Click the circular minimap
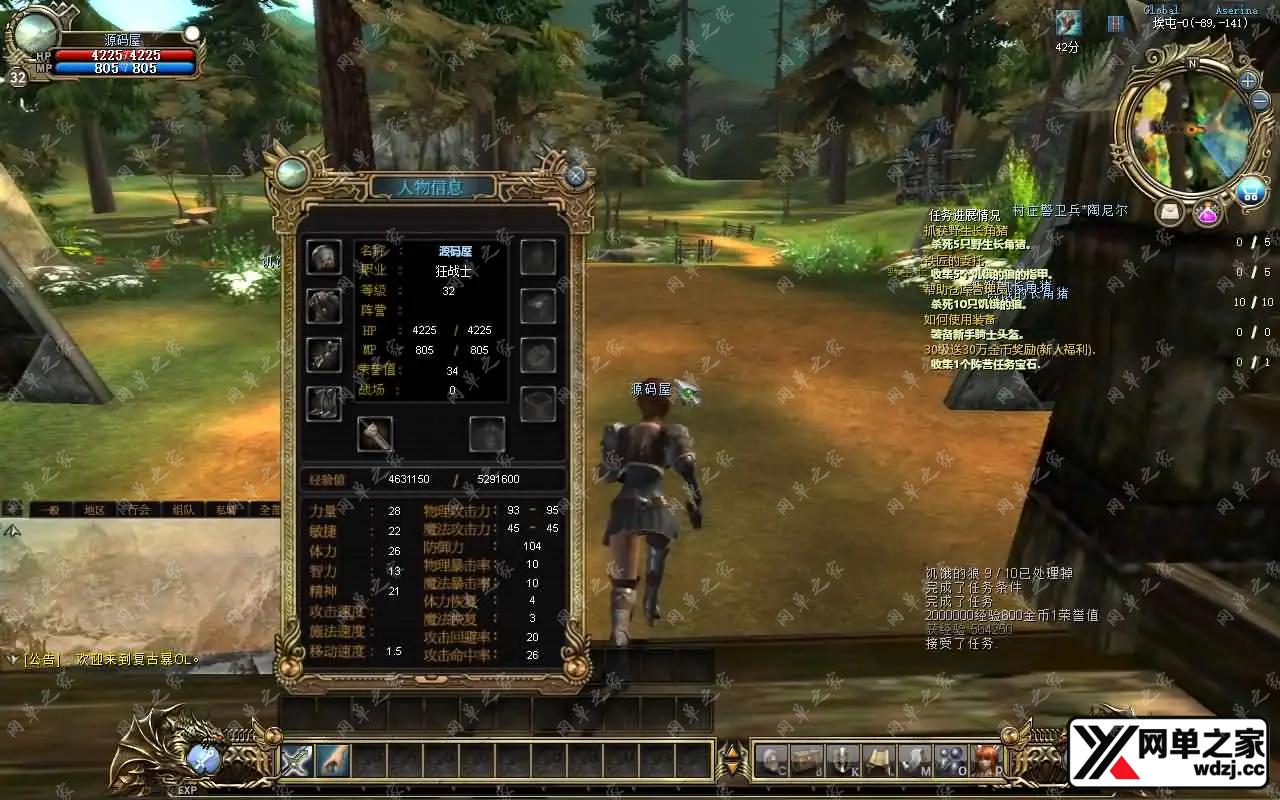This screenshot has height=800, width=1280. (x=1188, y=130)
